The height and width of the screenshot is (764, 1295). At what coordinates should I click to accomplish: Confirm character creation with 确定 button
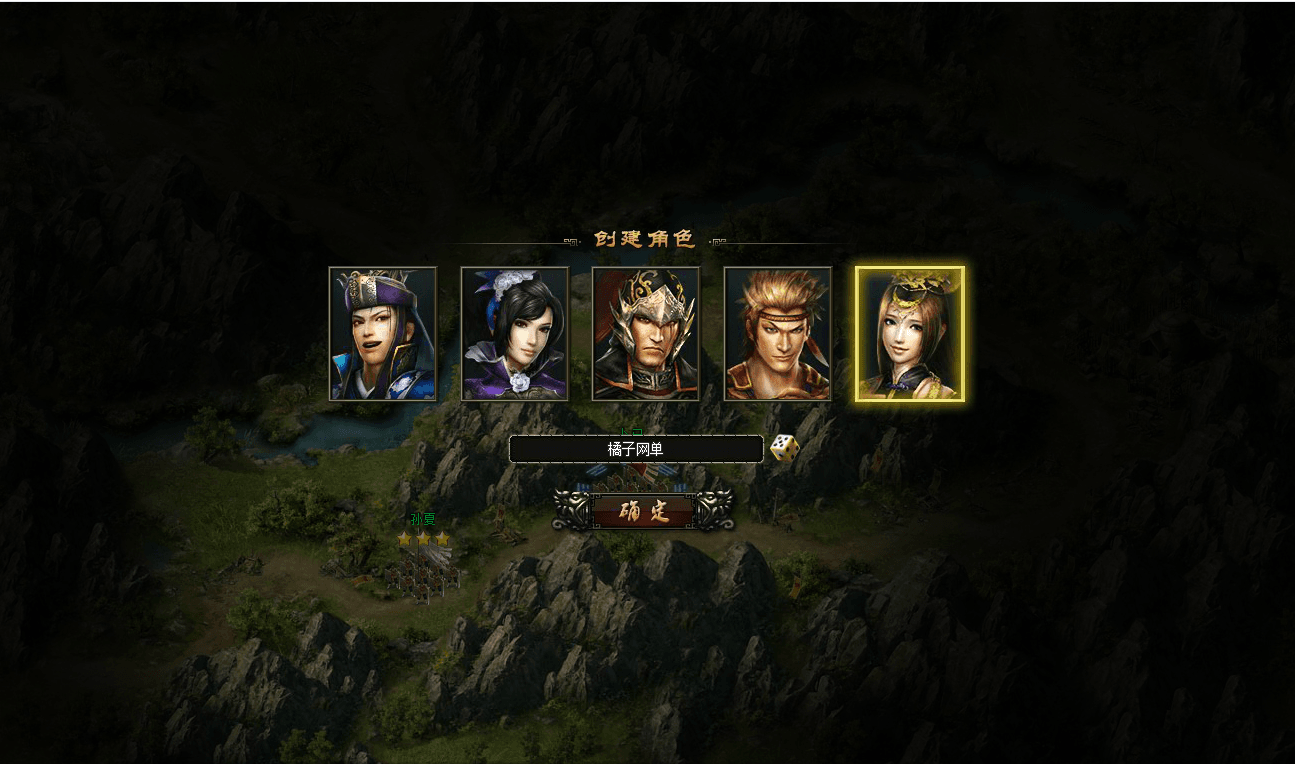643,511
